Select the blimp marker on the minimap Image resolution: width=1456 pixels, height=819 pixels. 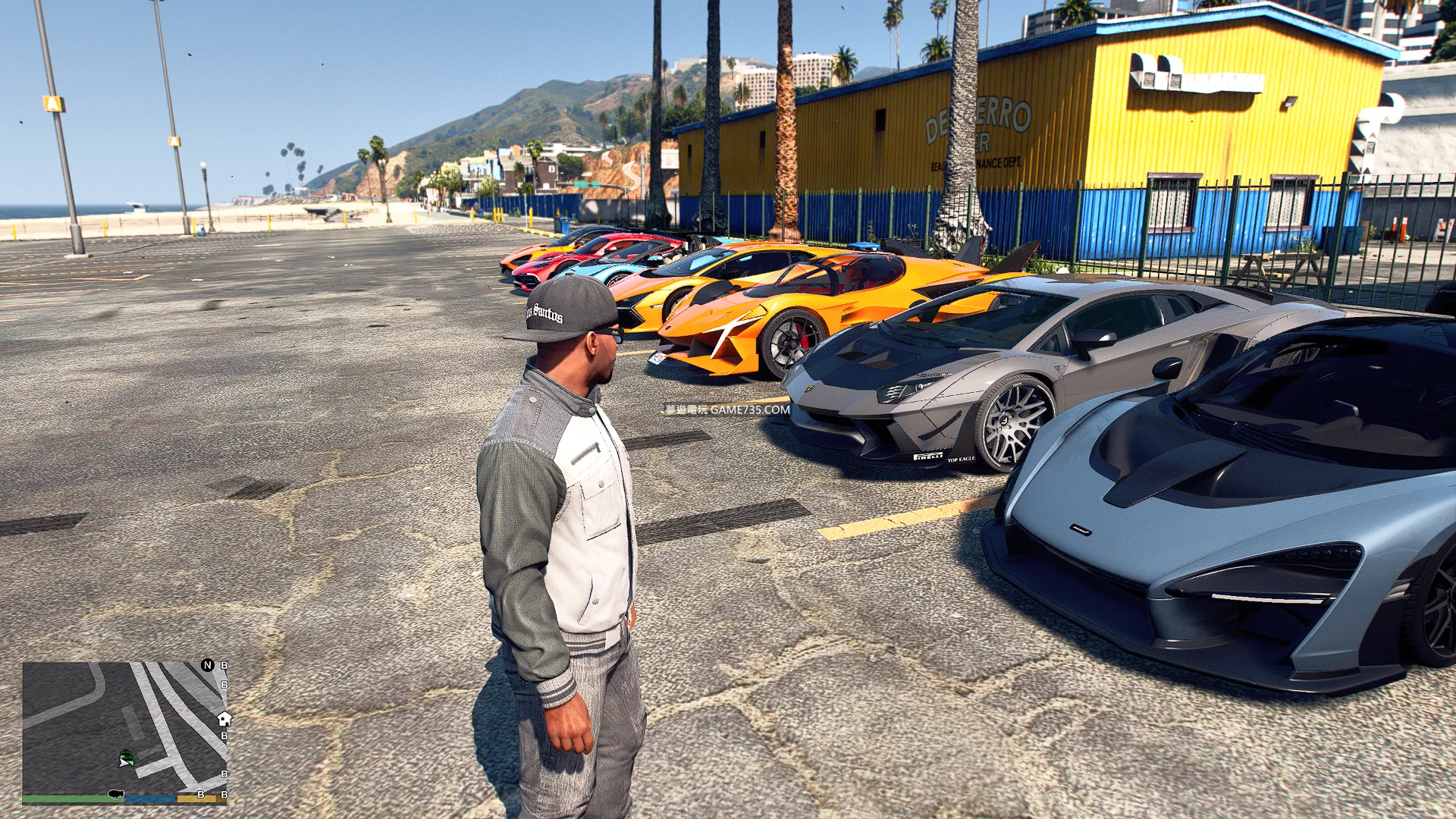[115, 794]
